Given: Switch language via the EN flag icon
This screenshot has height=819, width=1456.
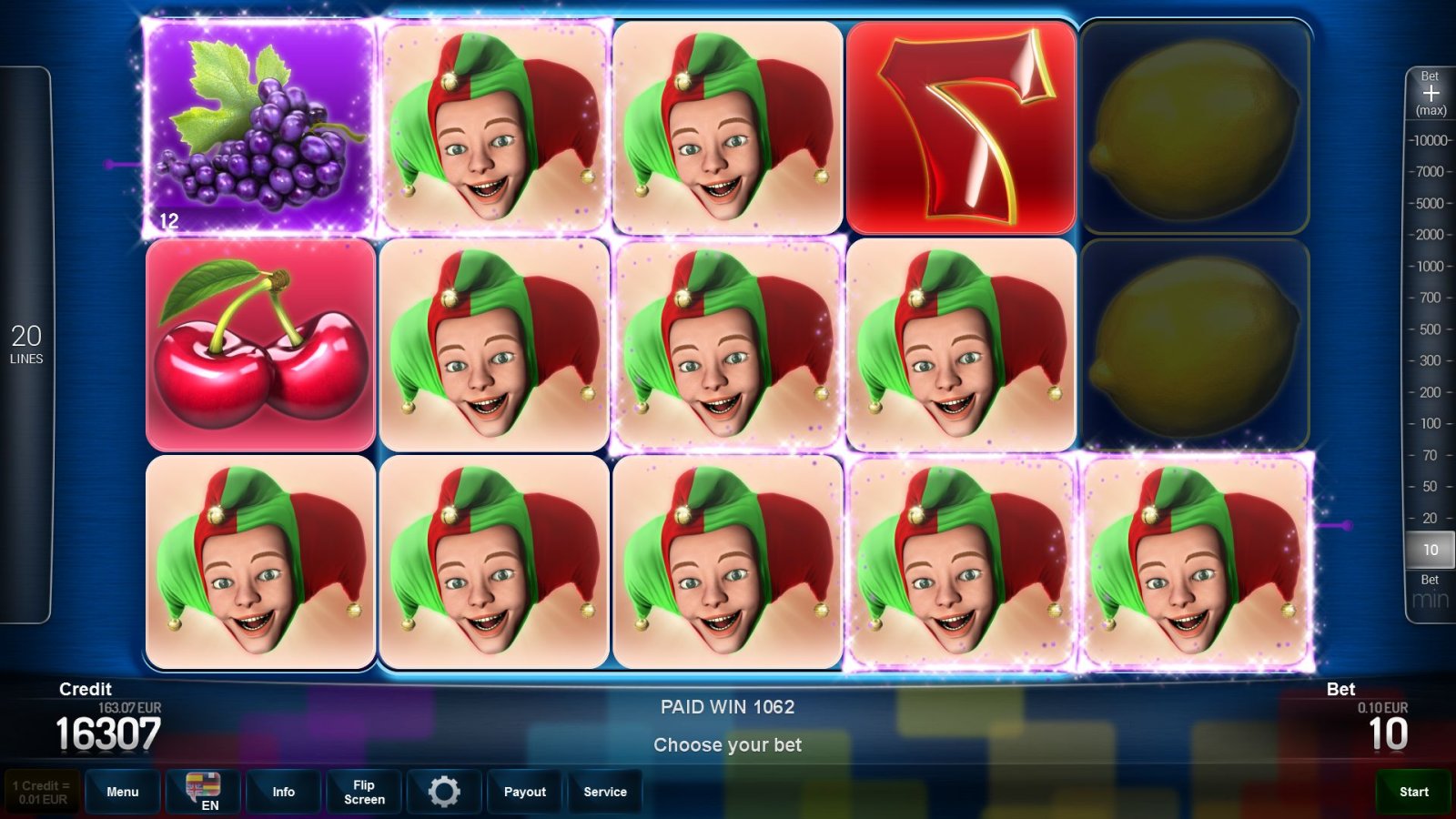Looking at the screenshot, I should click(202, 792).
